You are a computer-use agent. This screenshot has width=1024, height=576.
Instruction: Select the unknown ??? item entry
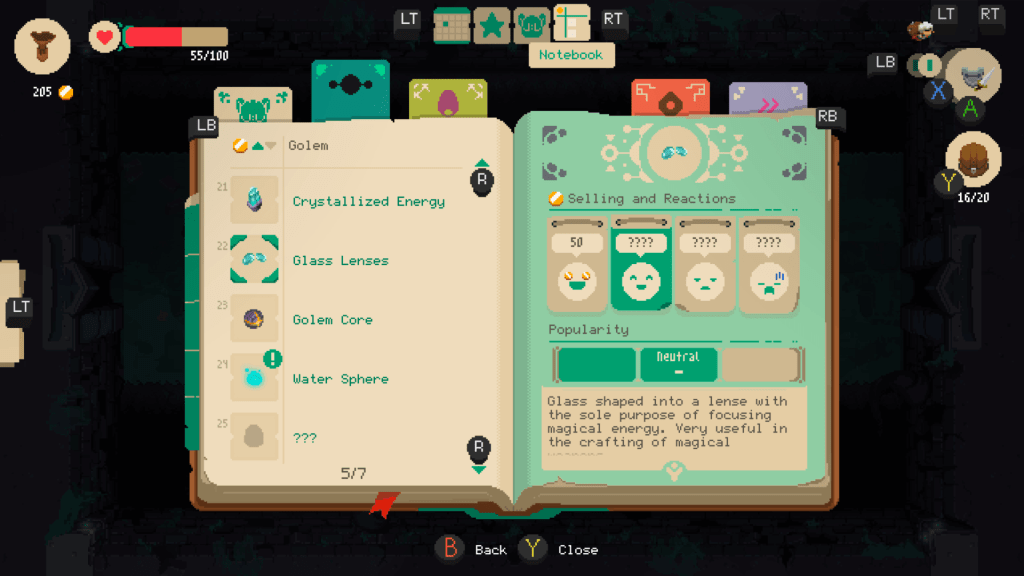[x=304, y=438]
